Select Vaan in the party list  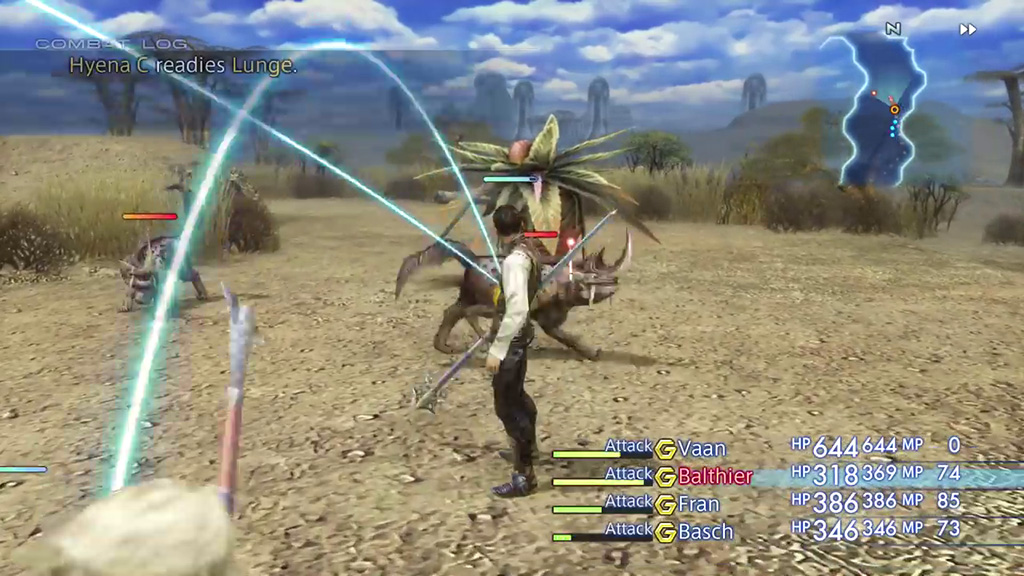pyautogui.click(x=702, y=448)
